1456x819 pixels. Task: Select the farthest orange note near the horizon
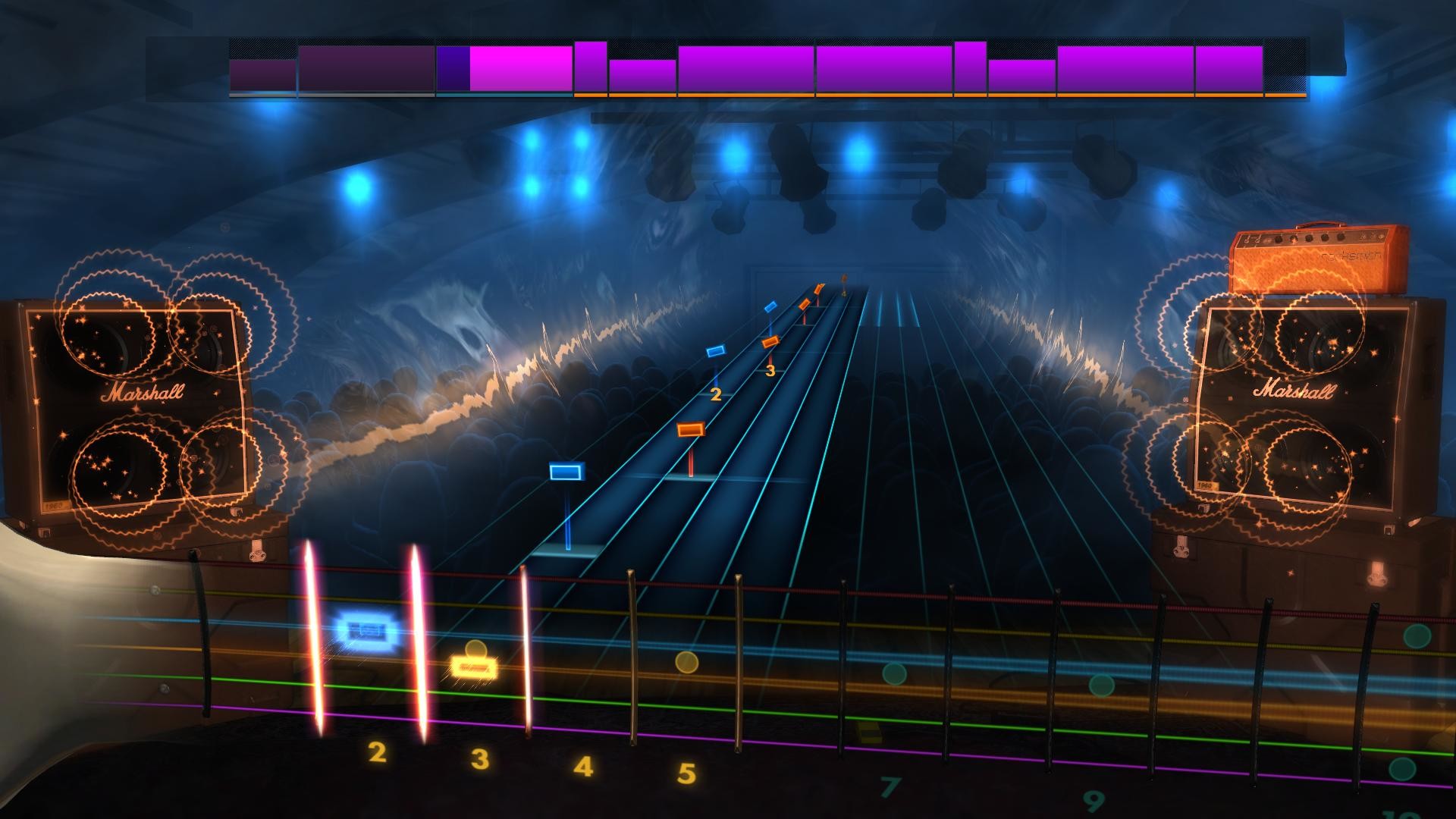click(817, 290)
